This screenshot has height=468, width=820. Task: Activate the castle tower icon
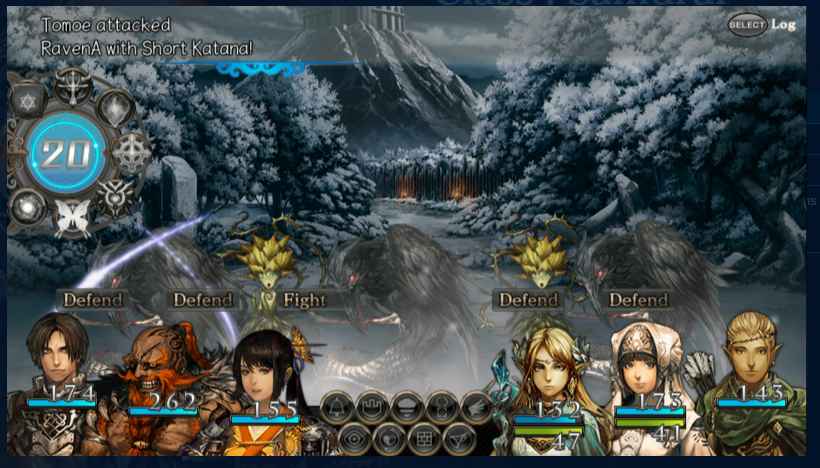click(x=372, y=406)
